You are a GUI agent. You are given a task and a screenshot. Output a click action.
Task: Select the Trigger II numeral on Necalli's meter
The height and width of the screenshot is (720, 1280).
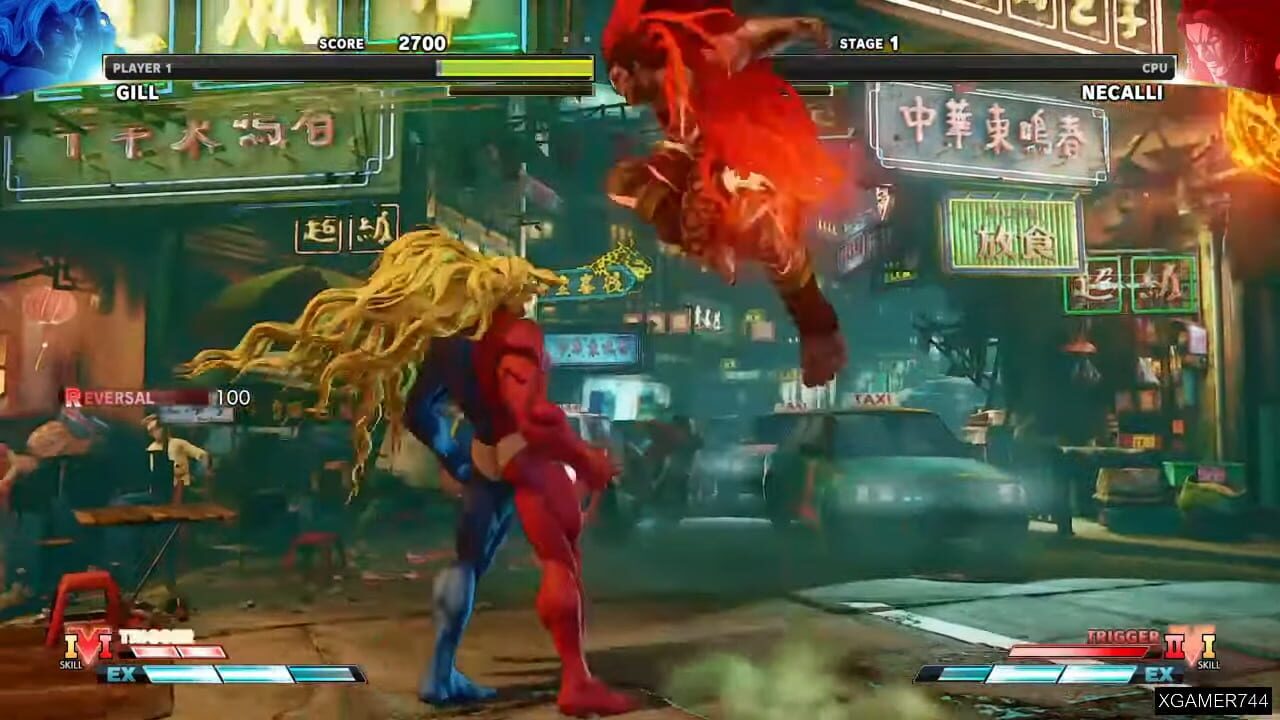click(x=1174, y=644)
